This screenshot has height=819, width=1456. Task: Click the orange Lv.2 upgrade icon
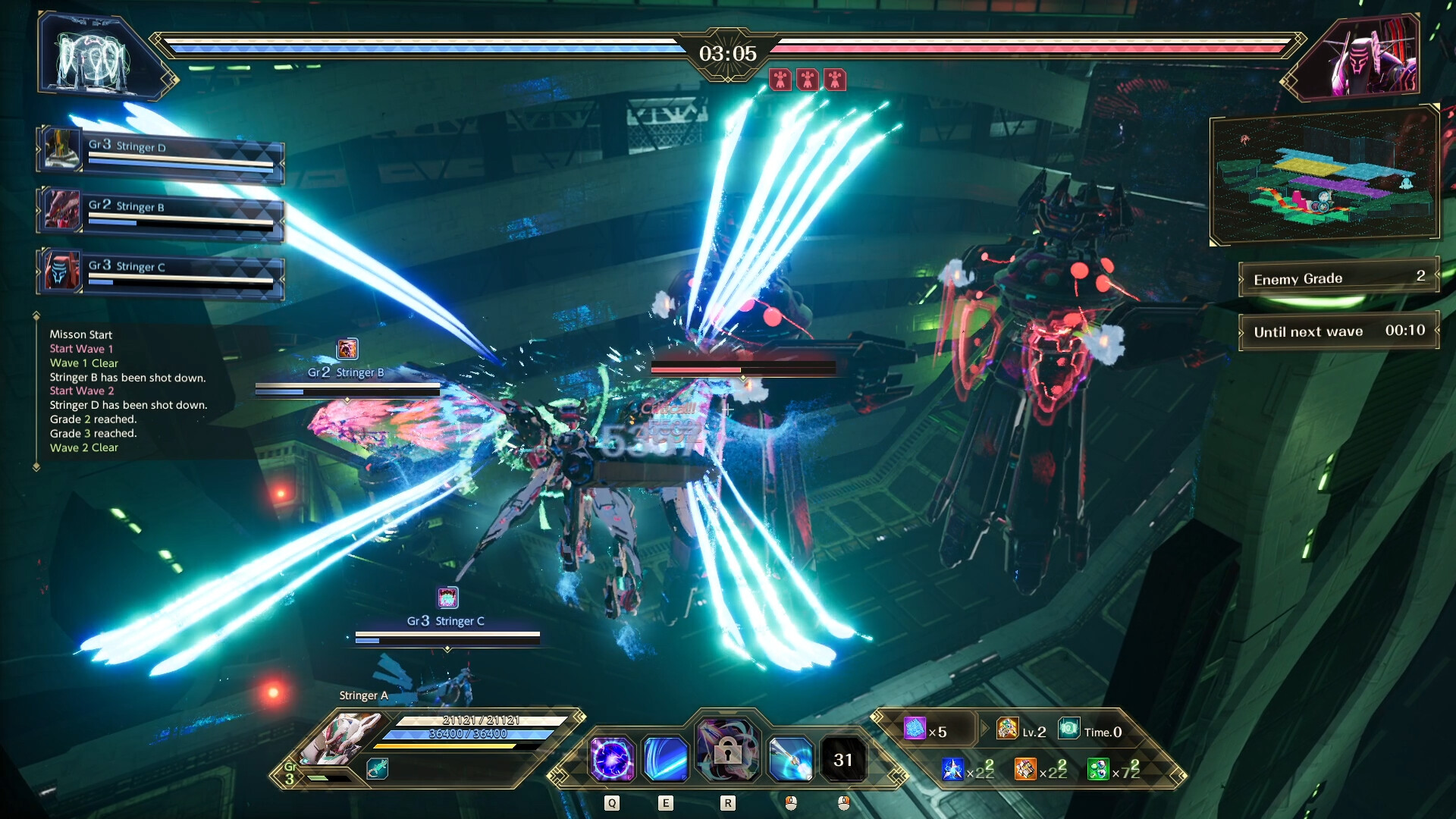(x=1007, y=730)
